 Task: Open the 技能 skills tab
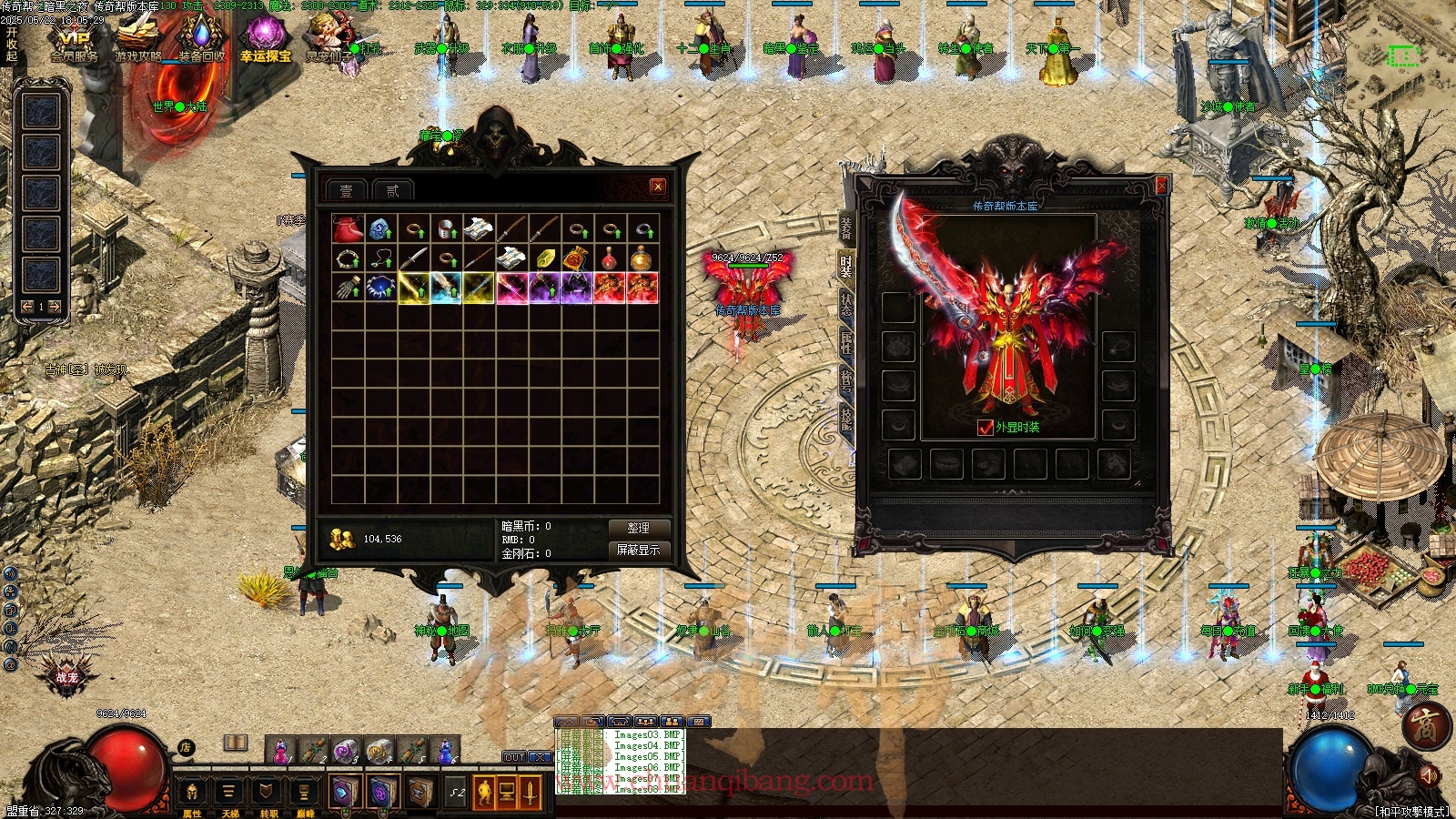pyautogui.click(x=845, y=419)
